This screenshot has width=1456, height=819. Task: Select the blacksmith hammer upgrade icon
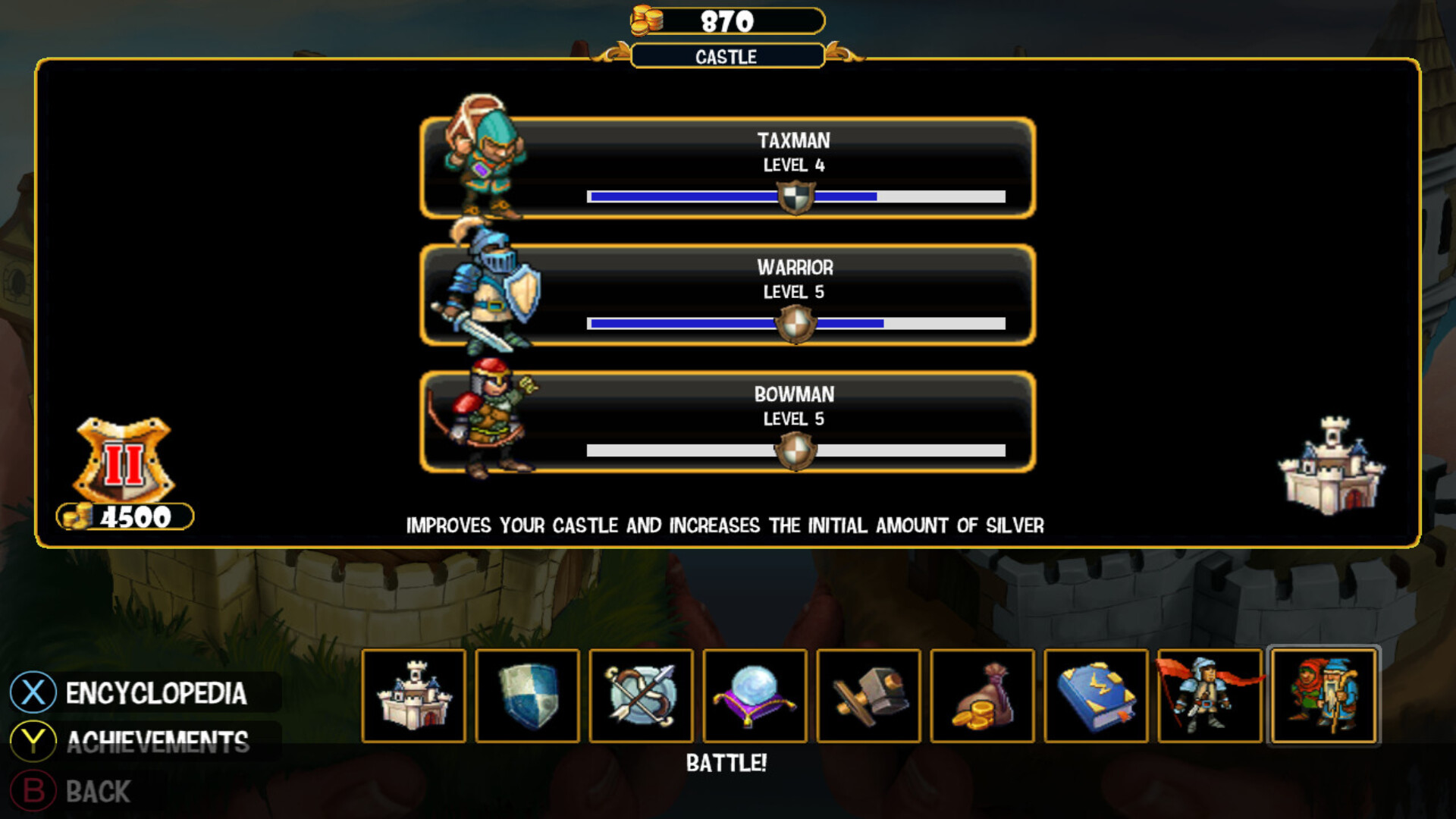tap(868, 696)
